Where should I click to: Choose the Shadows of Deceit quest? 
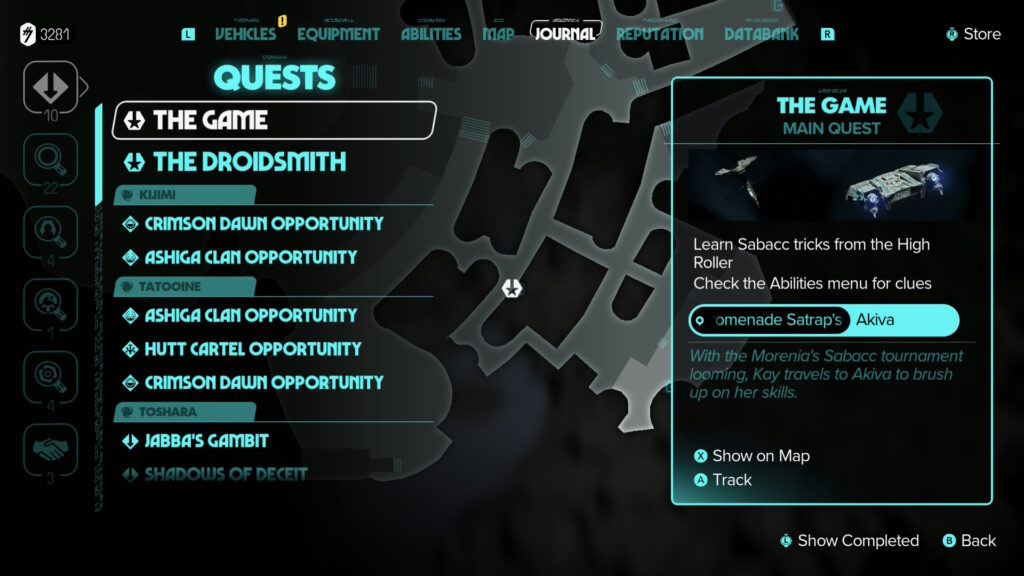[225, 474]
